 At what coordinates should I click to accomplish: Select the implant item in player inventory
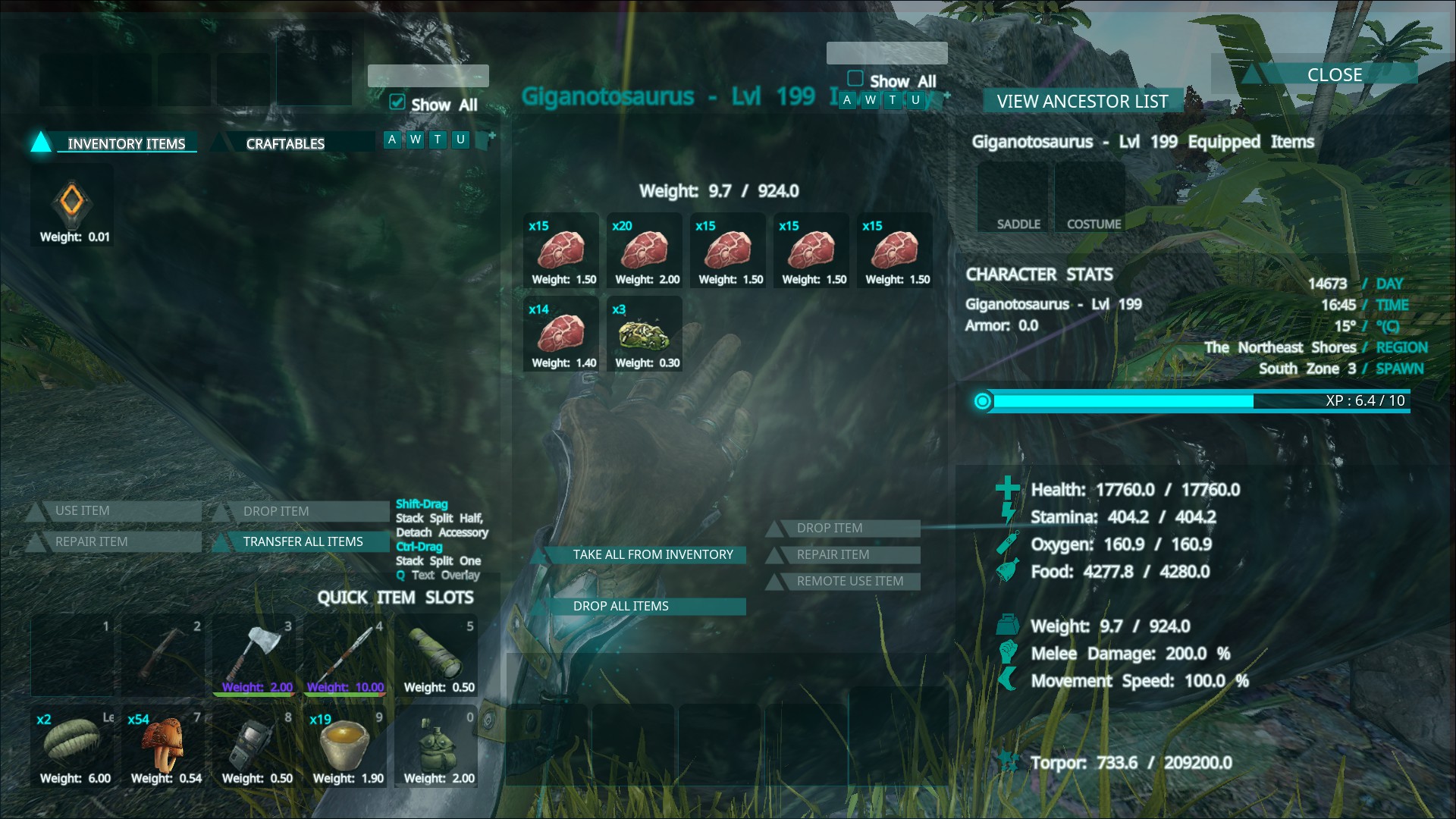point(72,205)
